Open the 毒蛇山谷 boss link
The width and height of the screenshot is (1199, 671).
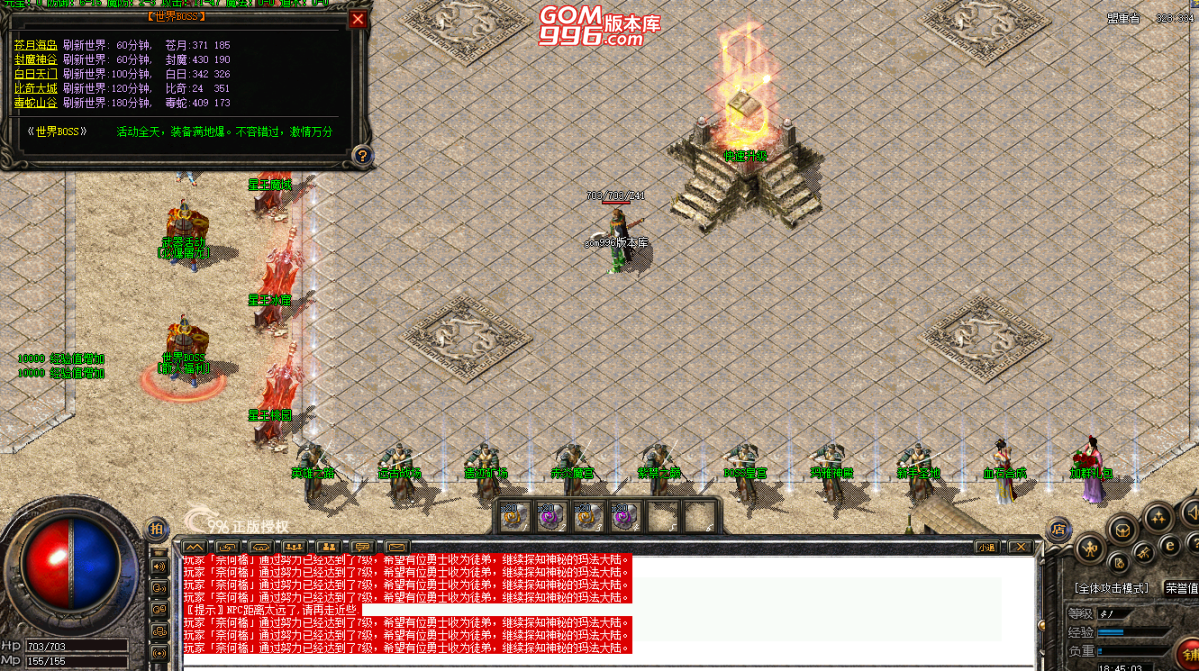[x=35, y=102]
